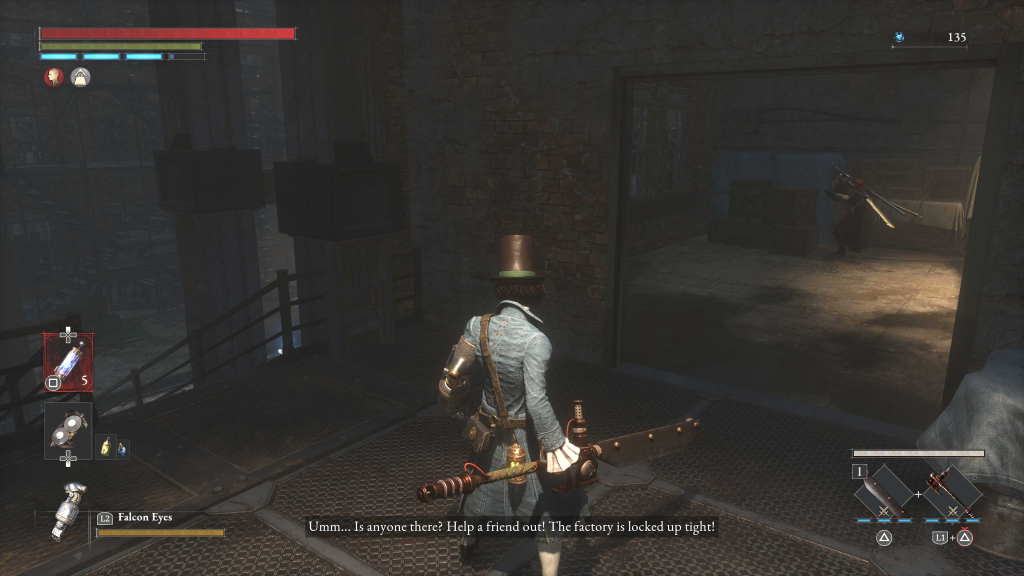Select the blade Fable Art slot
Viewport: 1024px width, 576px height.
(884, 492)
